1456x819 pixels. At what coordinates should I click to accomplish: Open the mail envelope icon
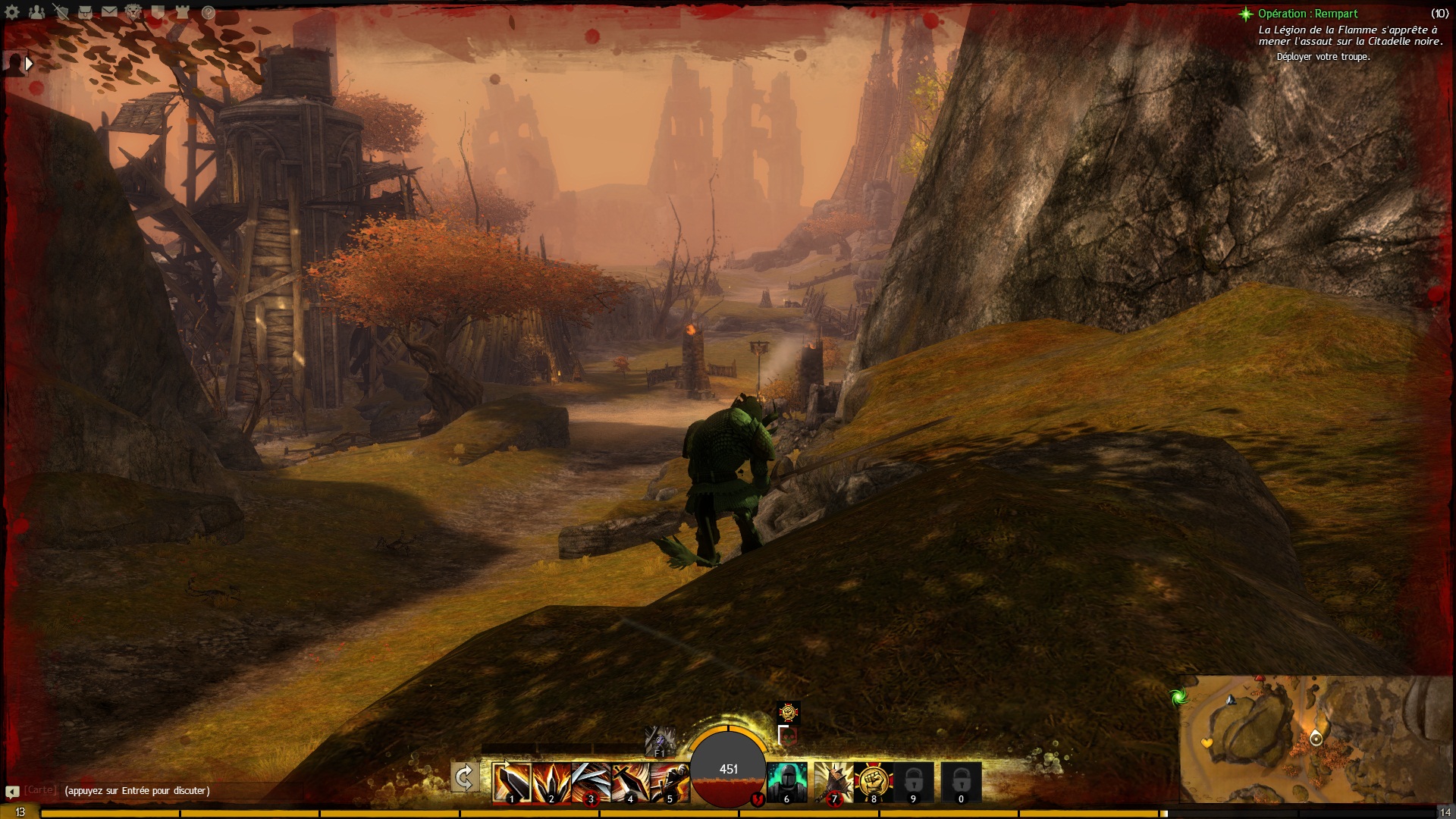click(x=109, y=12)
